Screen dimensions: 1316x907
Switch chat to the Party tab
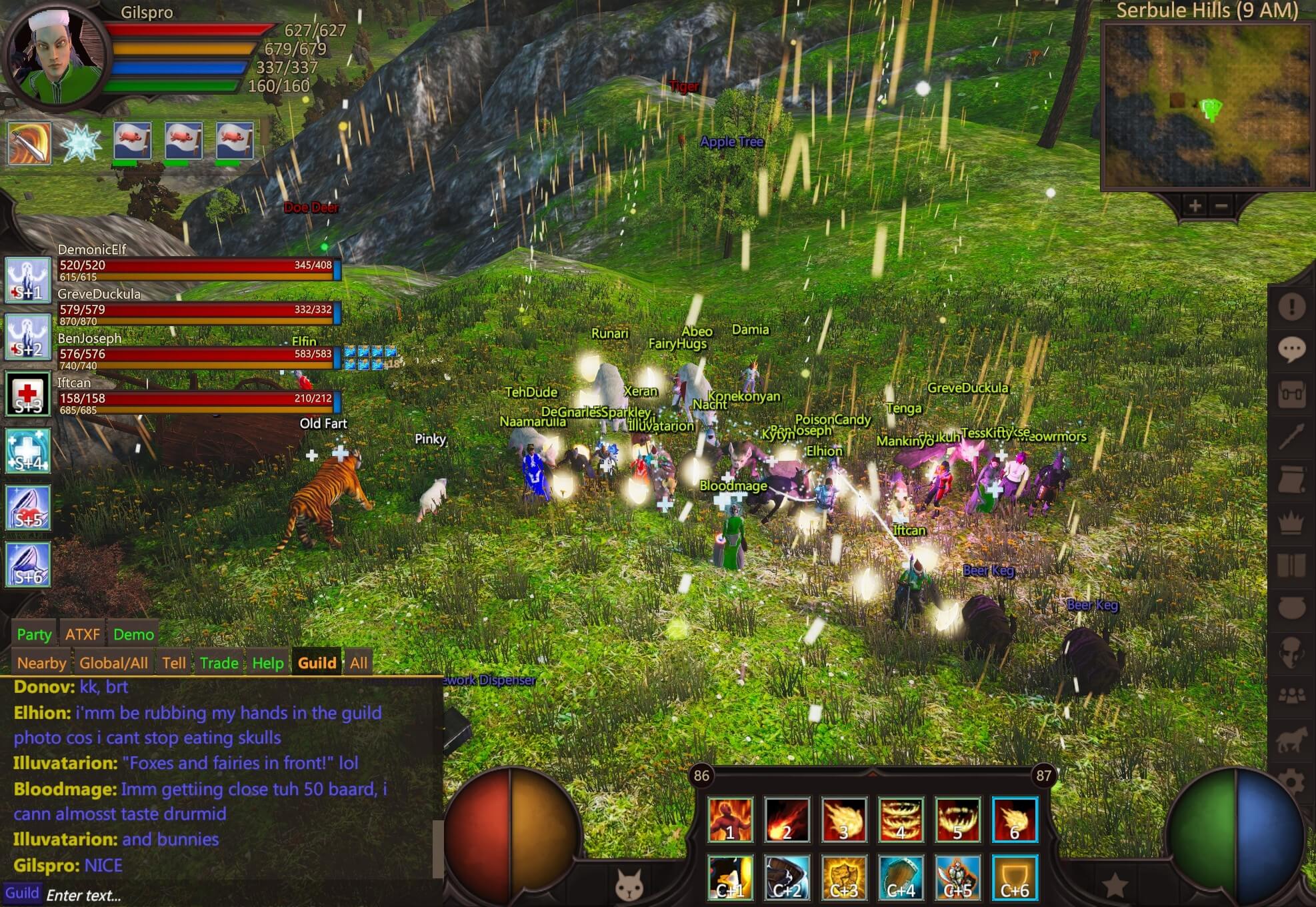click(34, 634)
